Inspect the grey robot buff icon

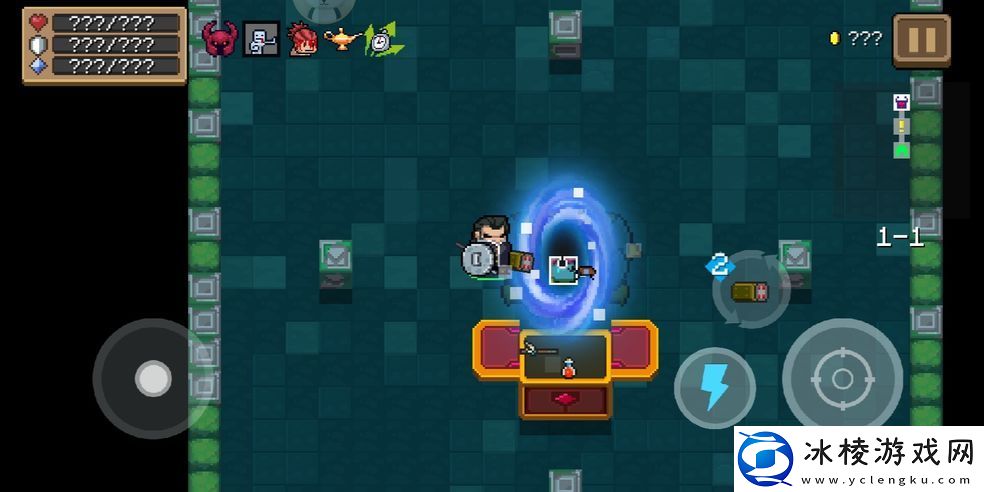tap(261, 39)
